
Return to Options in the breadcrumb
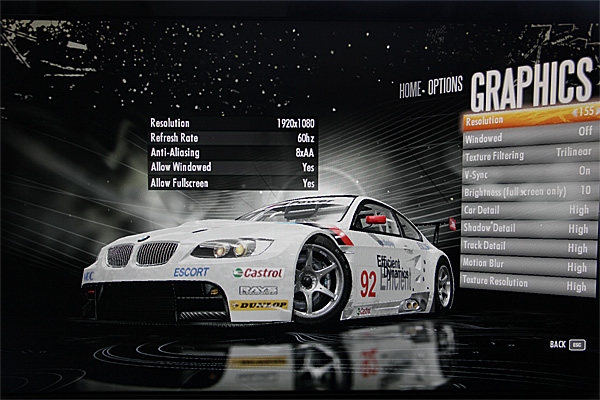click(x=445, y=88)
